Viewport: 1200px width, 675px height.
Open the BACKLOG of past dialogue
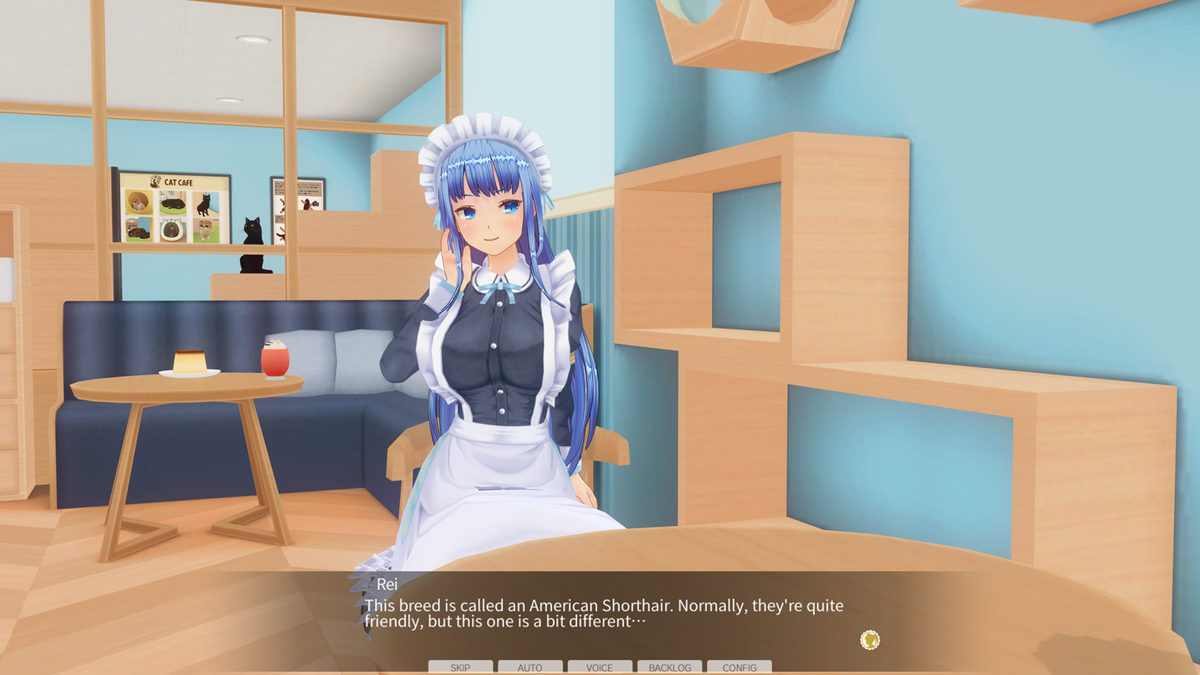(670, 667)
